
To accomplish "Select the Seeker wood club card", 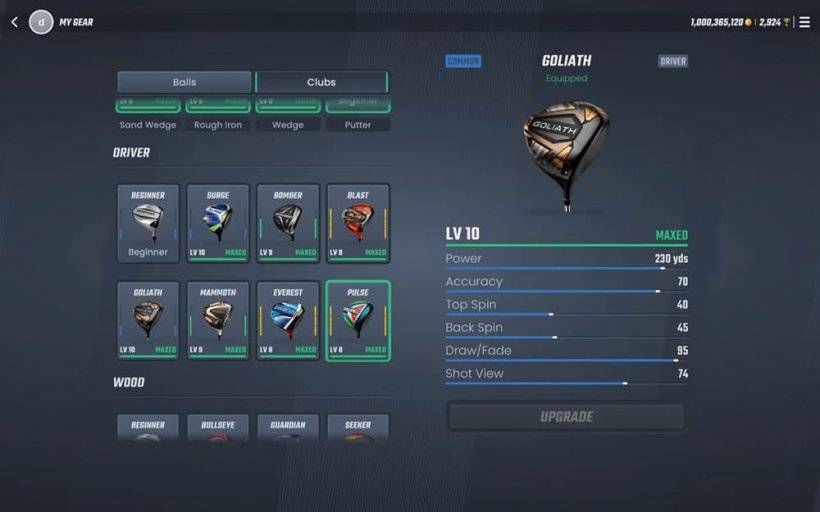I will click(x=358, y=429).
